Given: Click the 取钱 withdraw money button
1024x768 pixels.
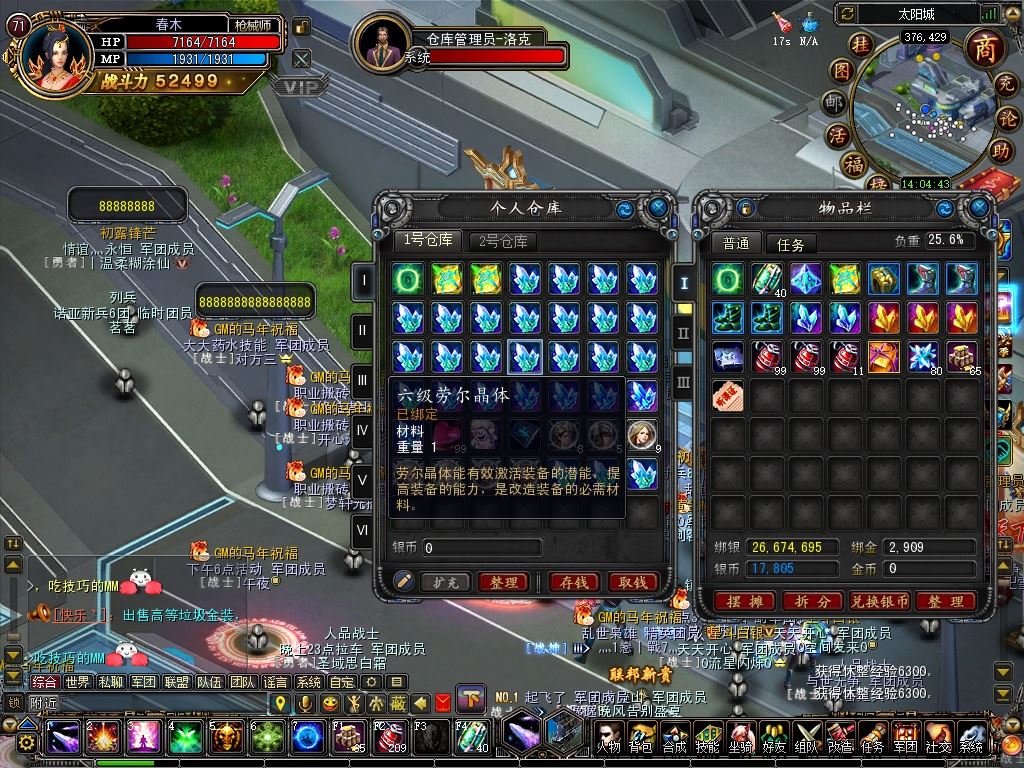Looking at the screenshot, I should pos(632,582).
